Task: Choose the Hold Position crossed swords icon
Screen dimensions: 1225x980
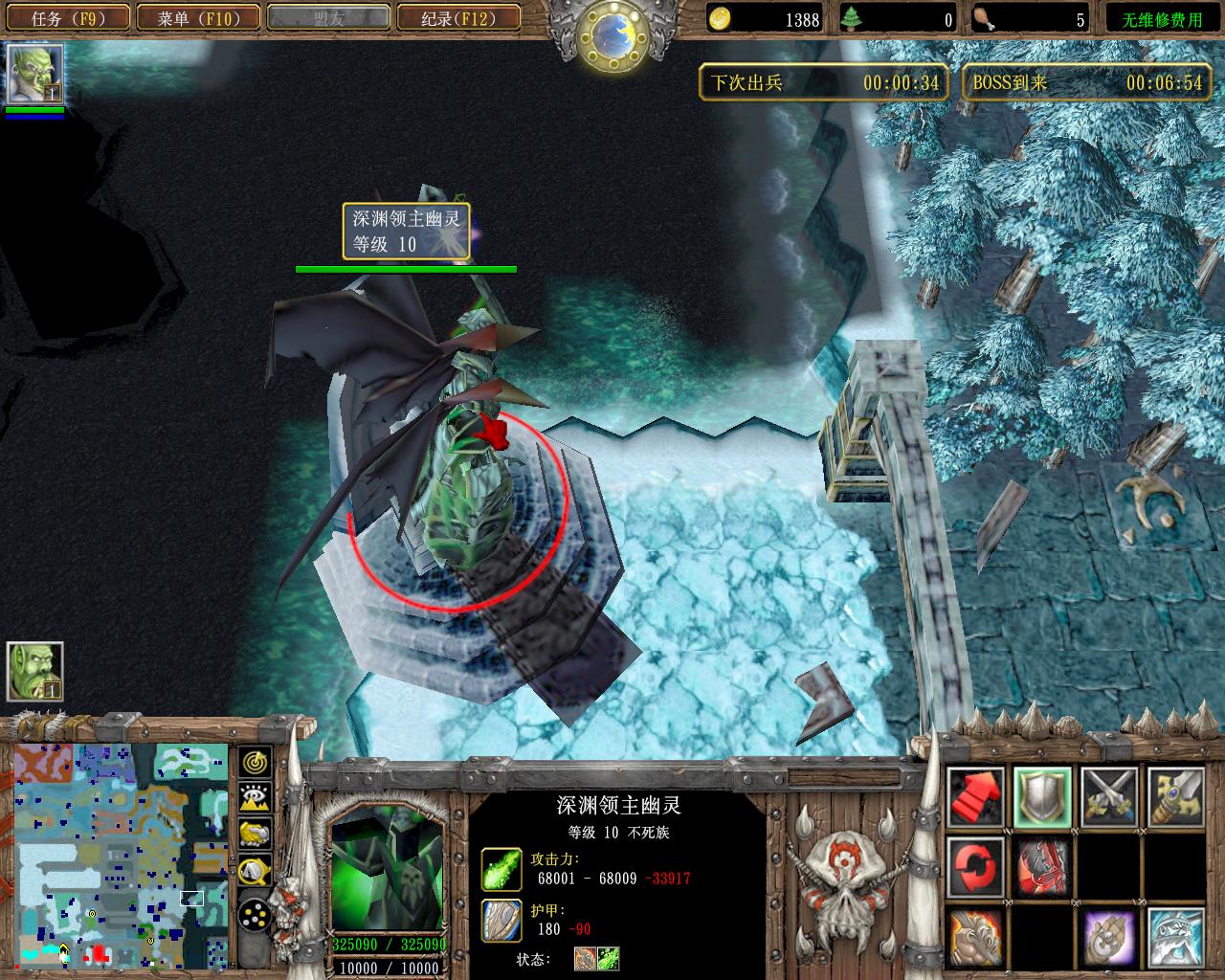Action: tap(1109, 796)
